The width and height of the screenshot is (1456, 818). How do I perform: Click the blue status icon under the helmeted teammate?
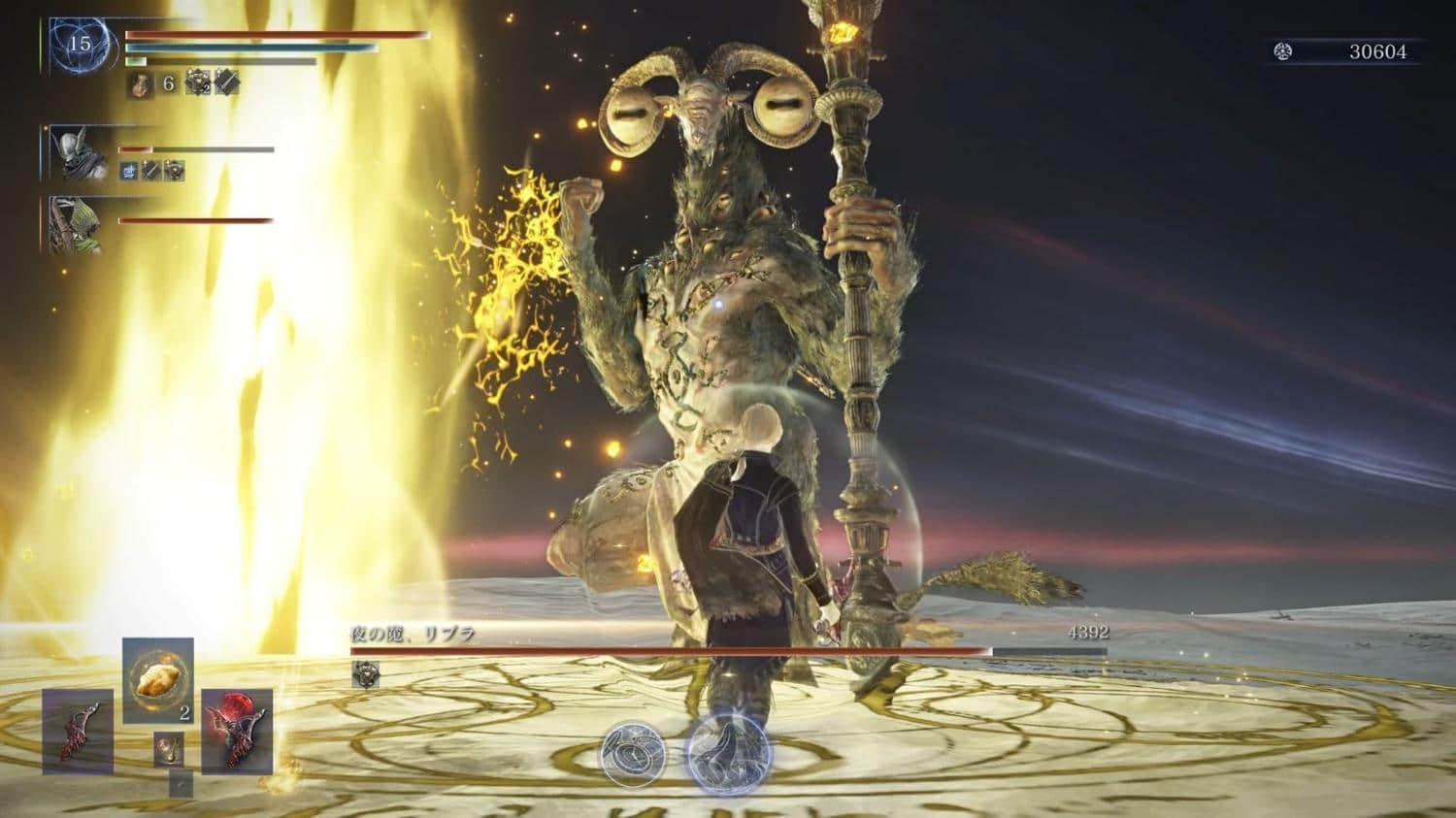(127, 171)
